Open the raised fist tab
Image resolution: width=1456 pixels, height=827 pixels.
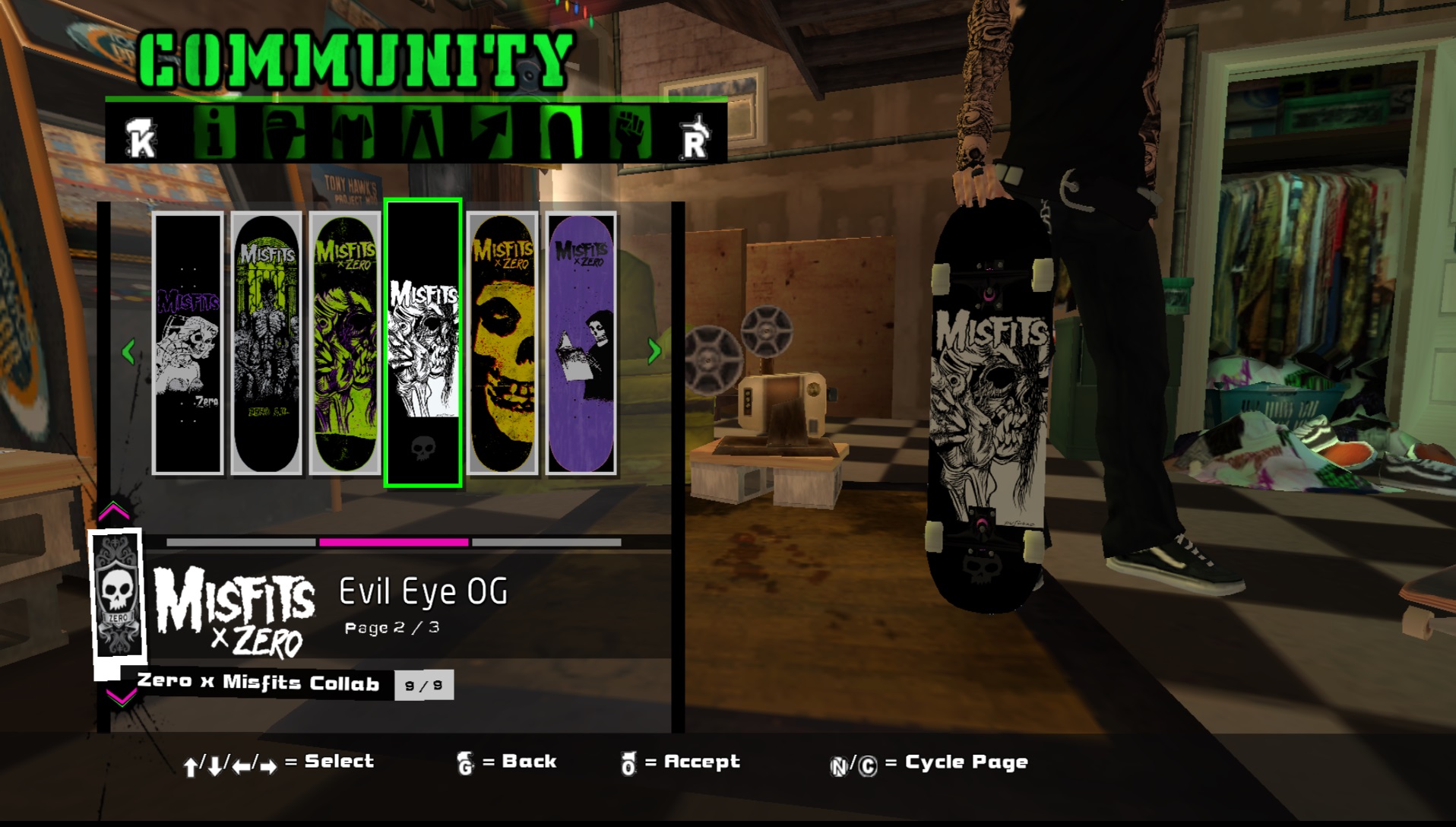(630, 133)
